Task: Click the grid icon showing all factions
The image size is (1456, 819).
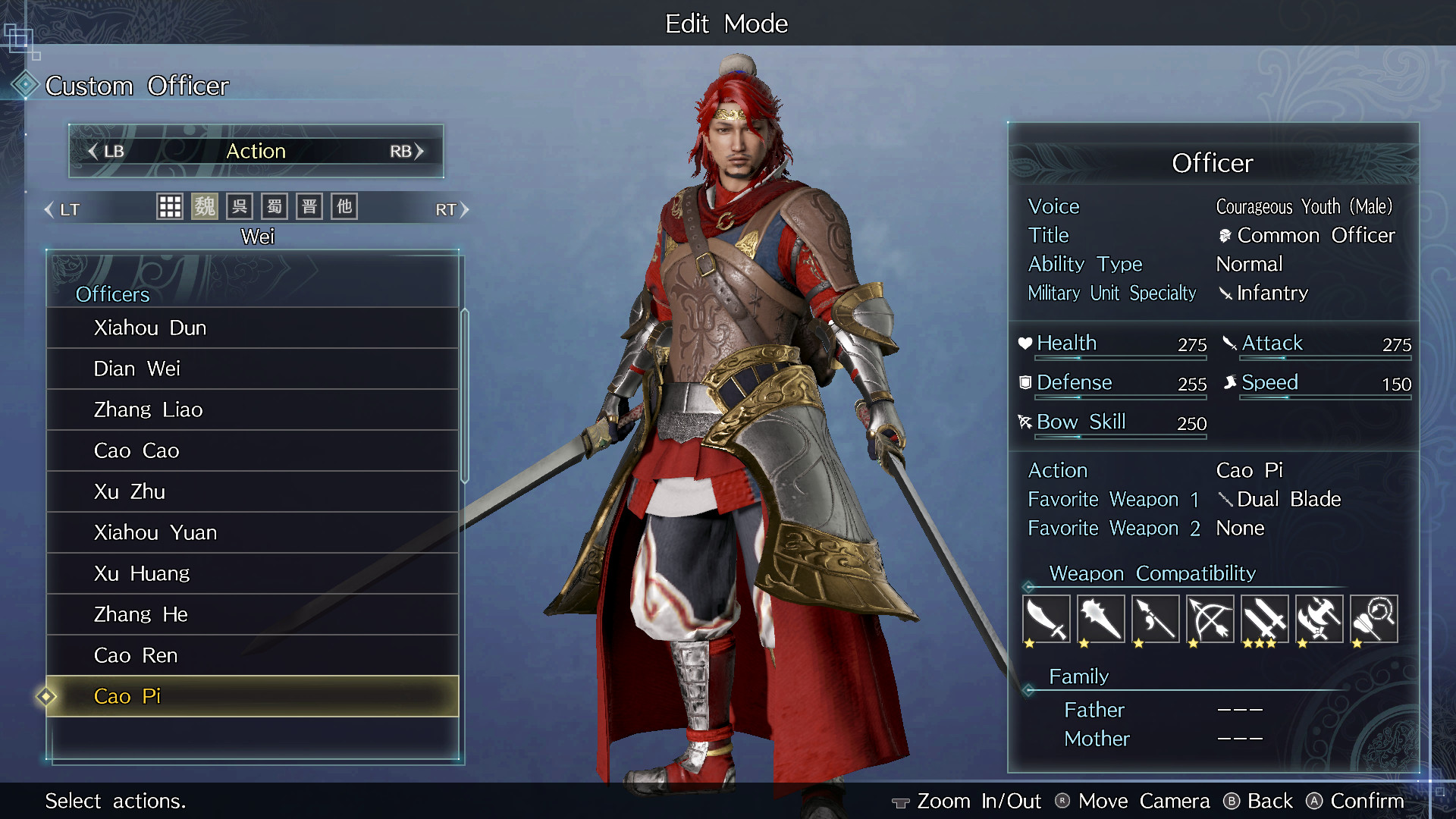Action: [x=170, y=206]
